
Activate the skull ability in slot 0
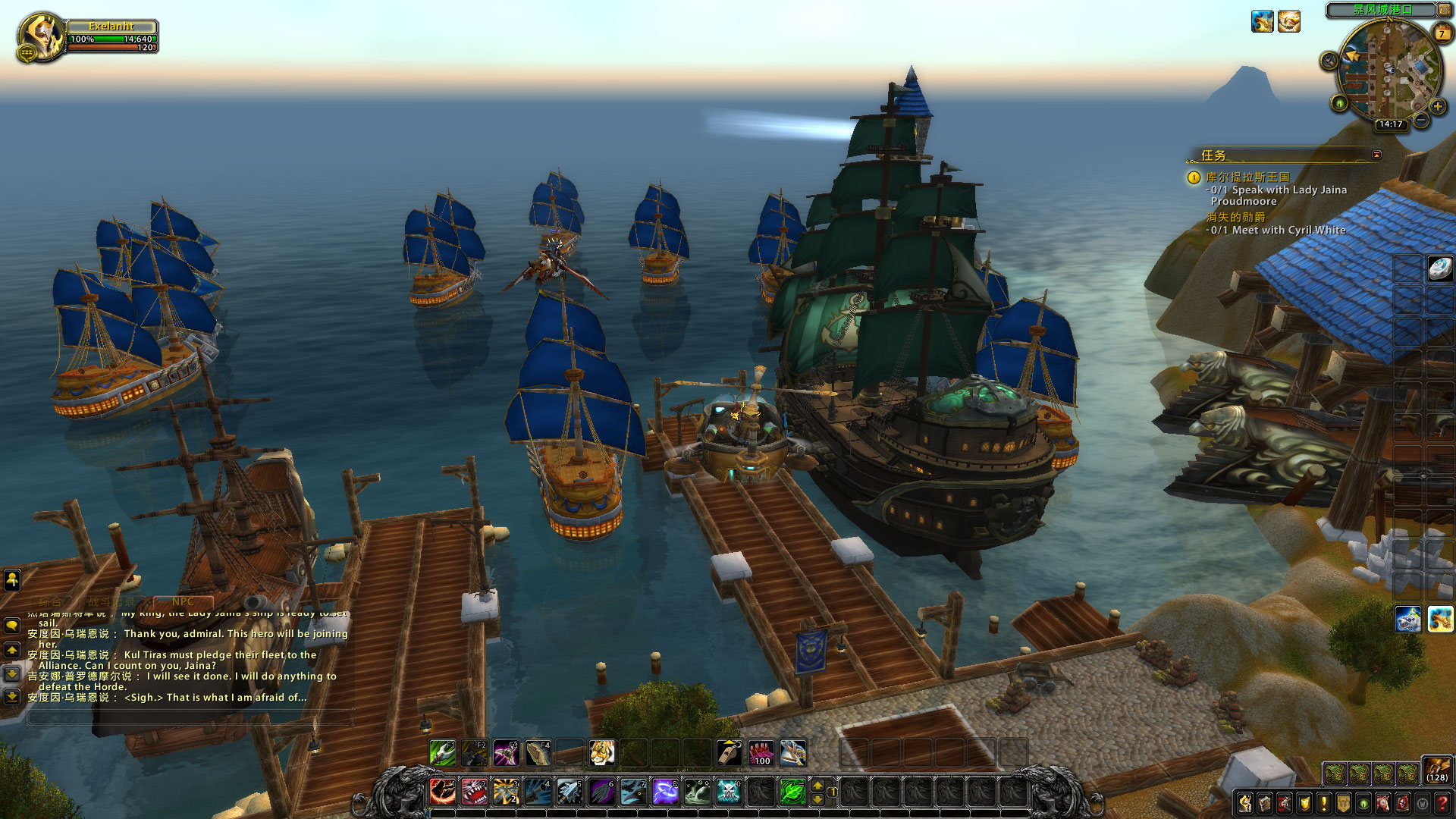729,792
